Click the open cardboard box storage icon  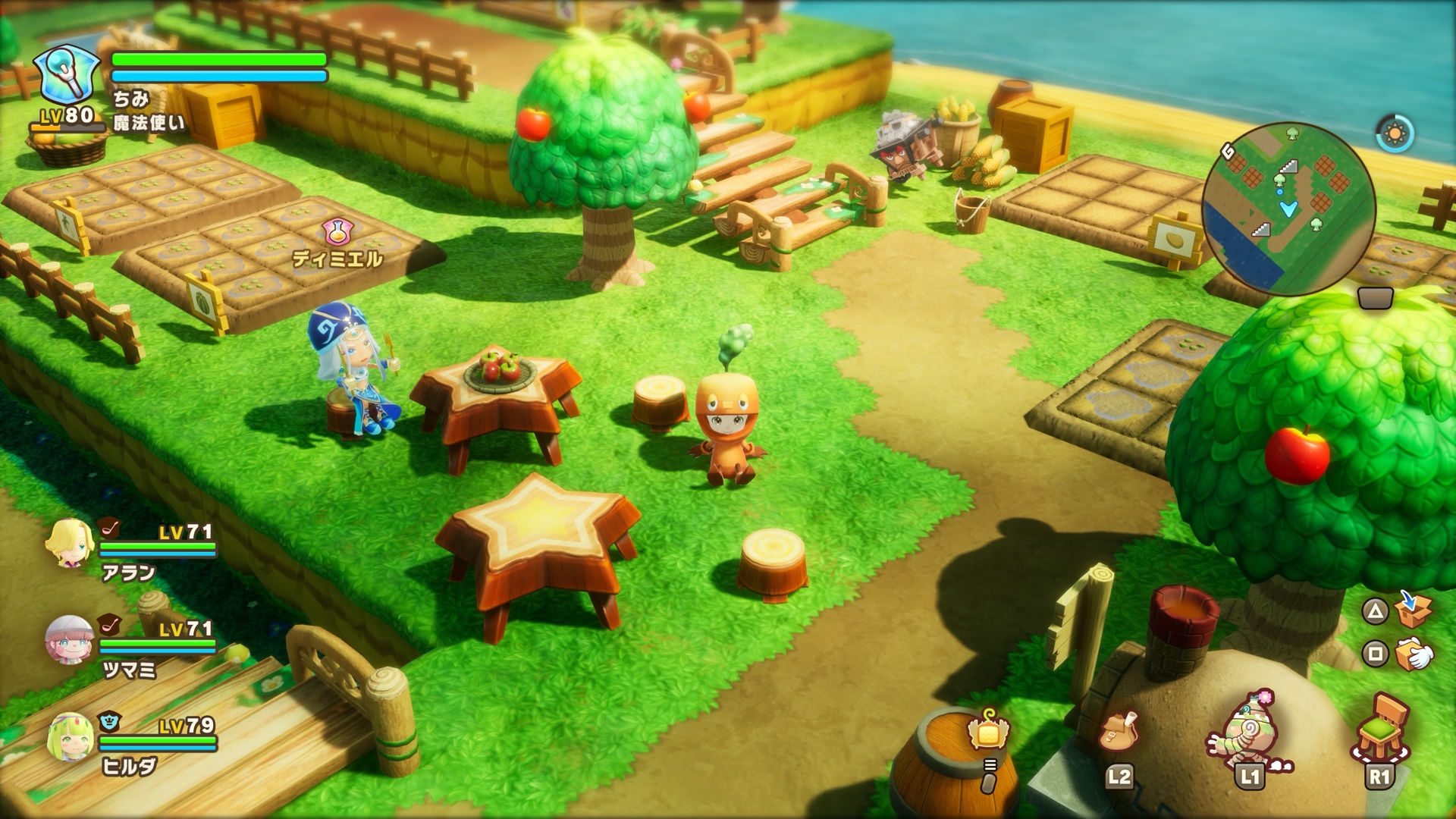tap(1414, 609)
